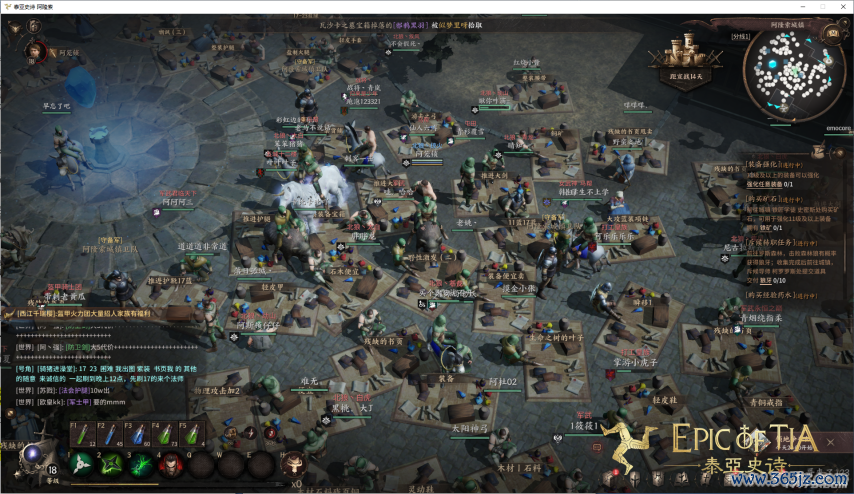Activate the green lightning skill in slot 3
Viewport: 854px width, 494px height.
142,463
